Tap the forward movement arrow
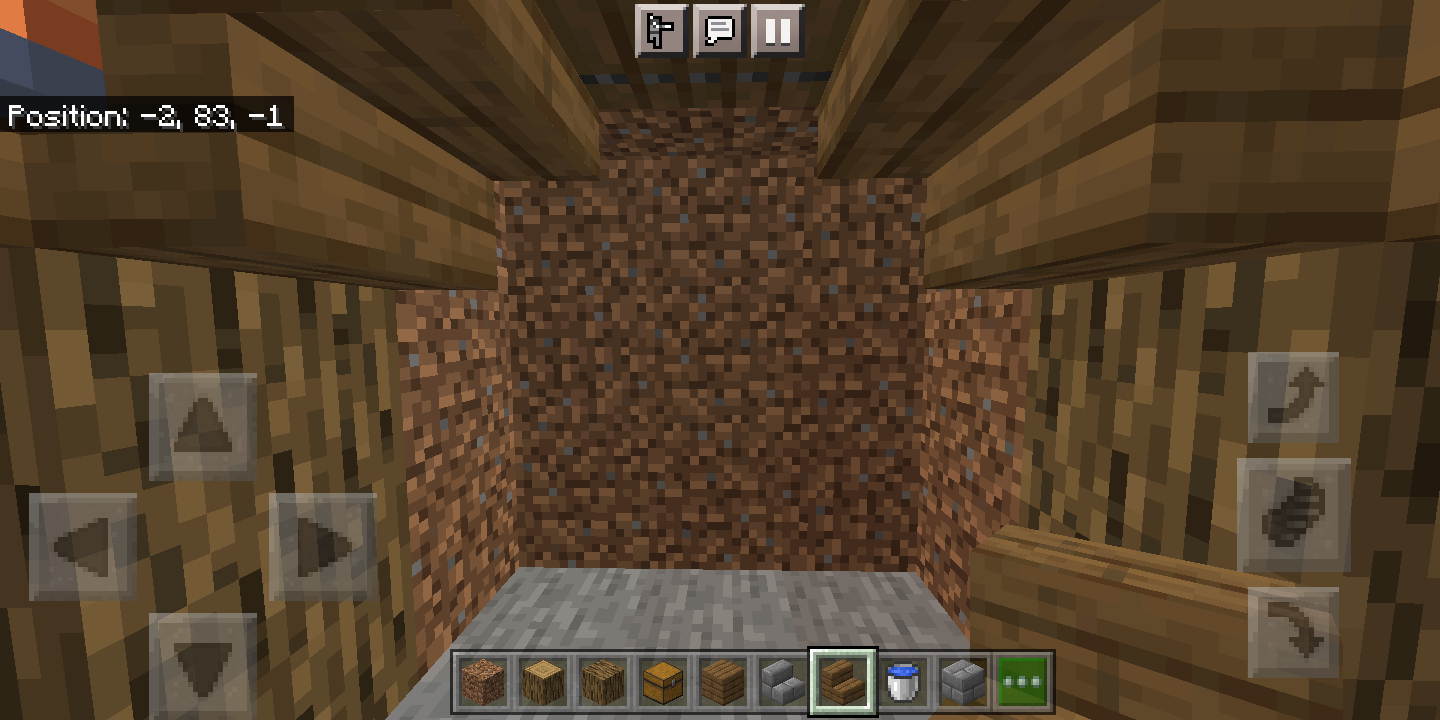1440x720 pixels. (203, 425)
